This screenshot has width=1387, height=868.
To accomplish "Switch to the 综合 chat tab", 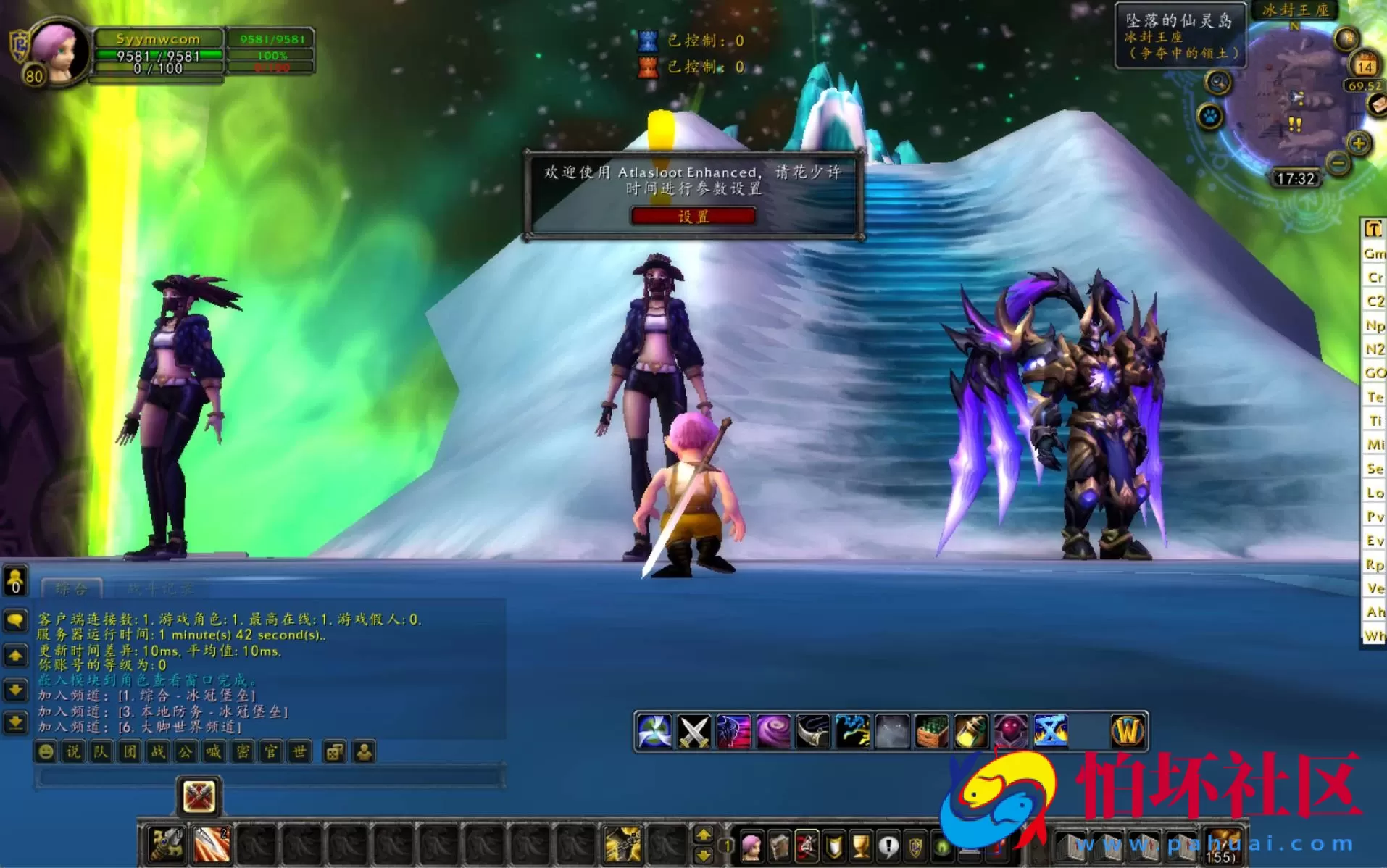I will (x=71, y=588).
